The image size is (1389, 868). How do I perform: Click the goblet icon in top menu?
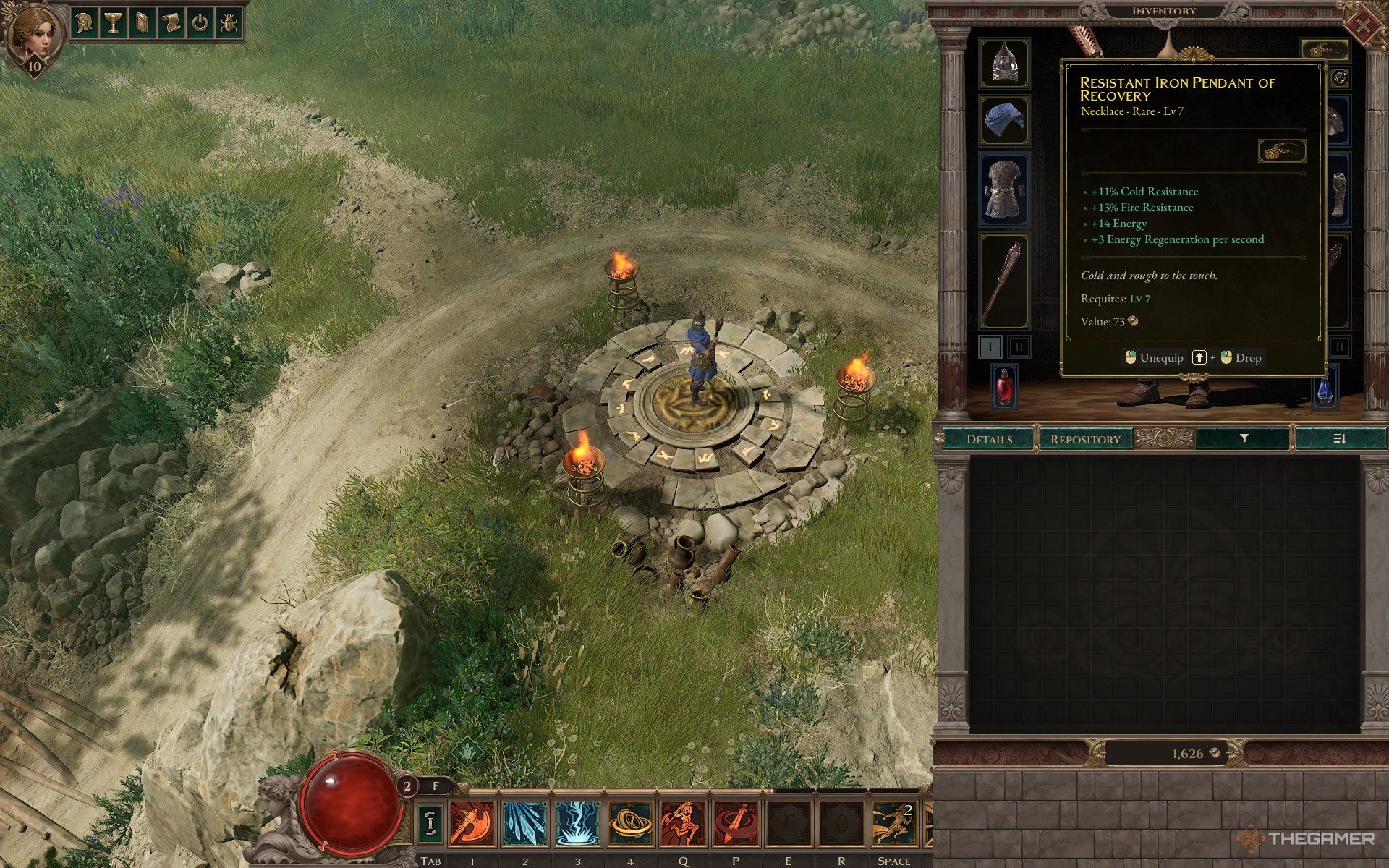click(113, 24)
